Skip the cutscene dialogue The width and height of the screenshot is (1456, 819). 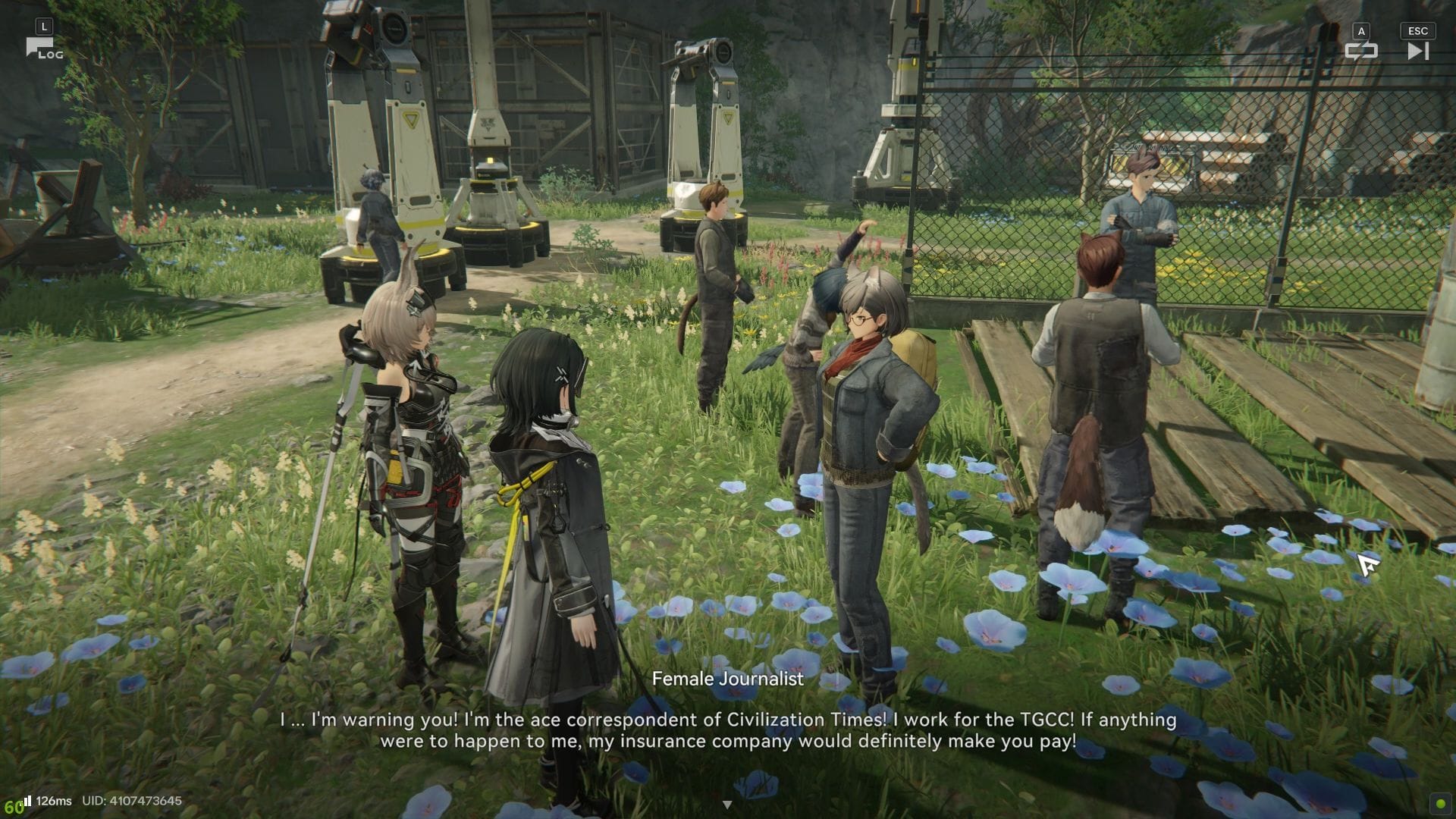(1417, 51)
